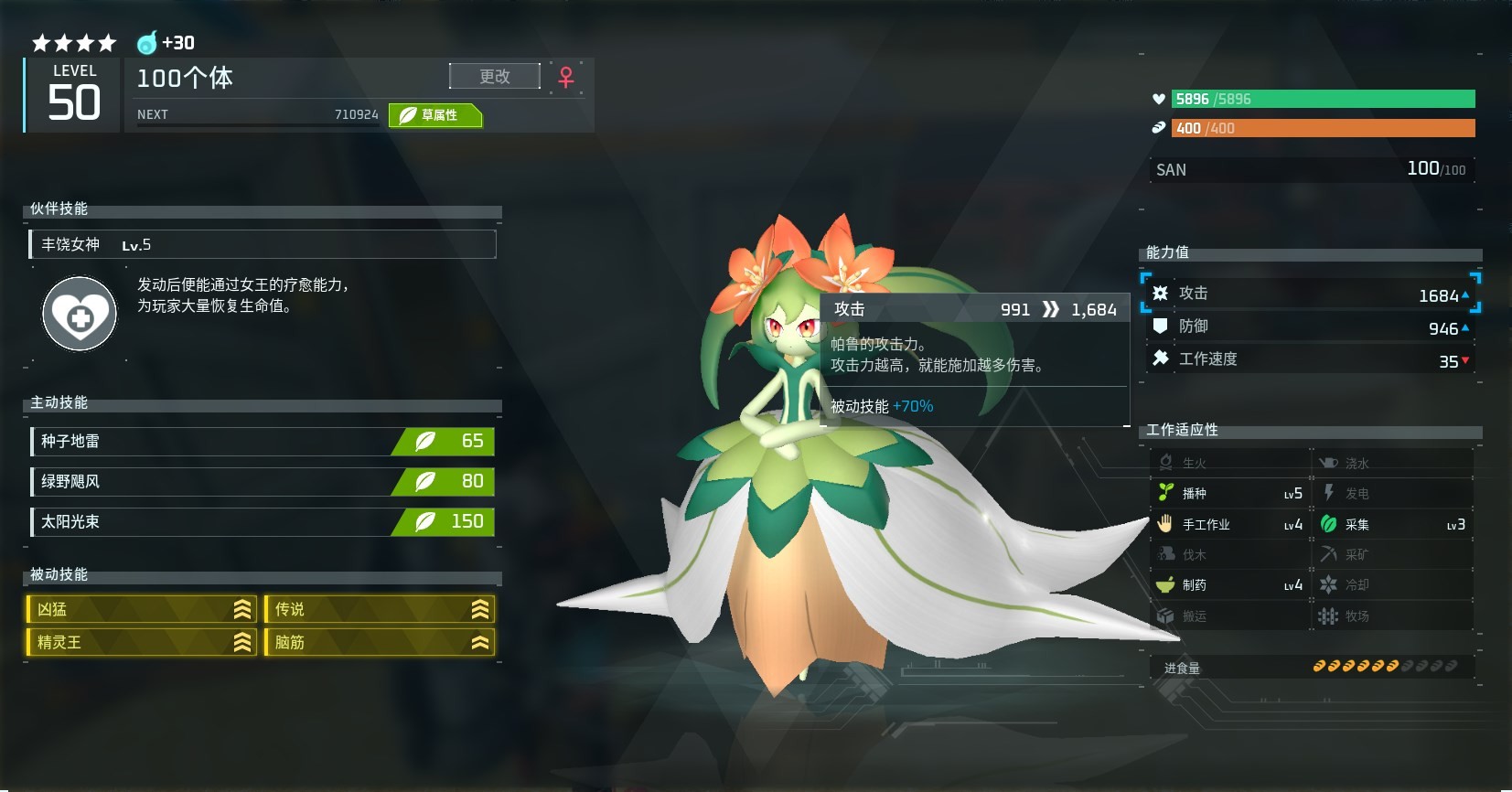Click the 更改 rename button
The image size is (1512, 792).
pos(494,77)
